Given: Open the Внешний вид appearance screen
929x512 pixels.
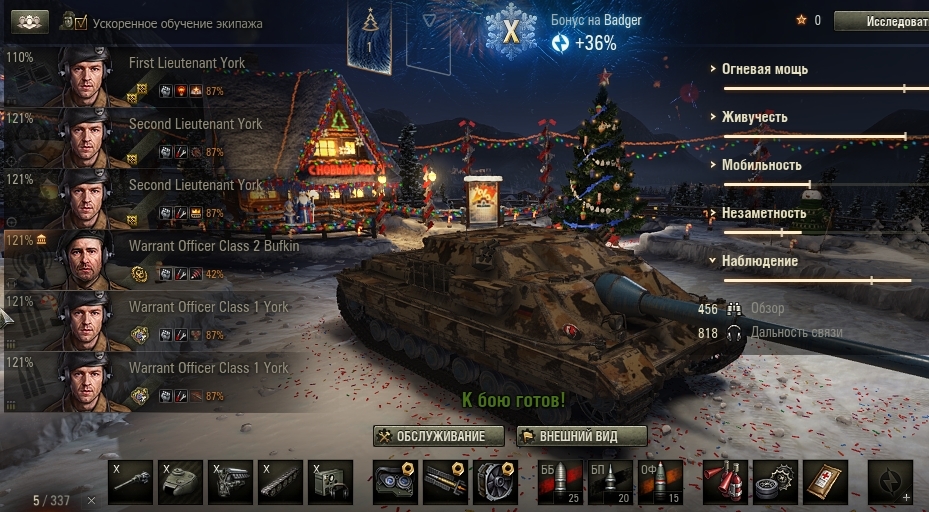Looking at the screenshot, I should click(581, 437).
